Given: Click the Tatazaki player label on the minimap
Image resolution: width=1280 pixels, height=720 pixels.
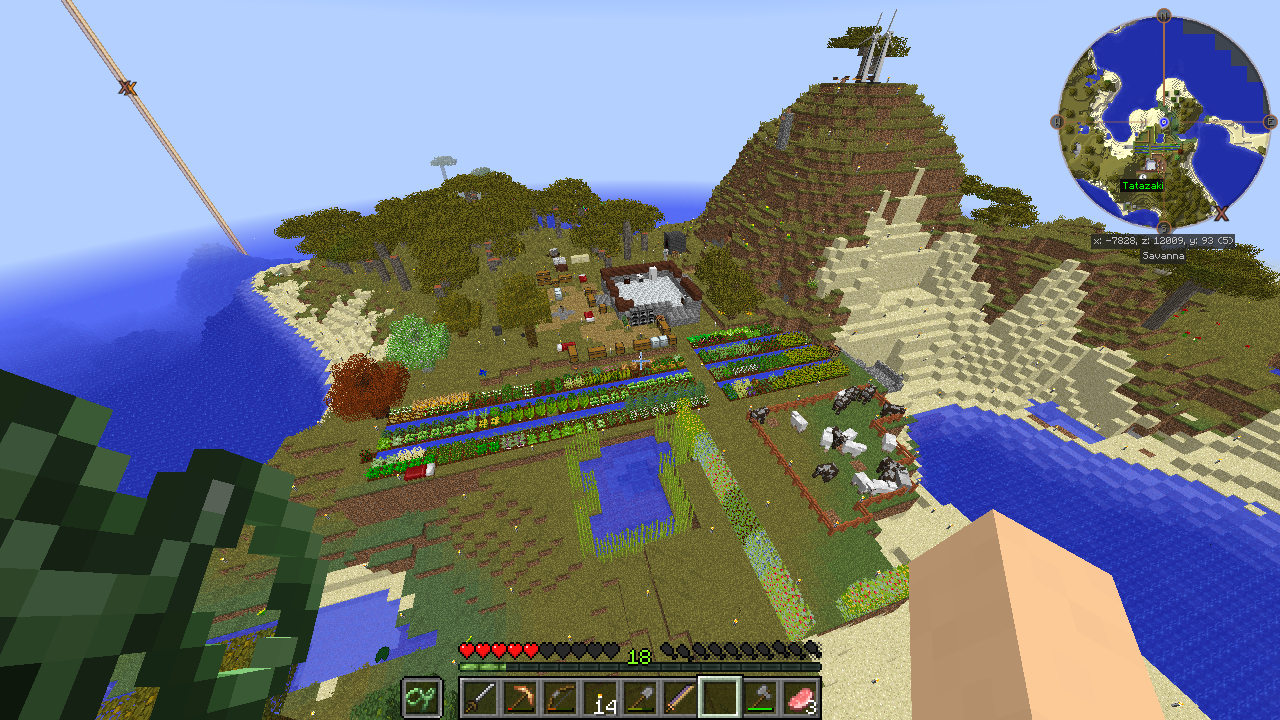Looking at the screenshot, I should click(1142, 186).
